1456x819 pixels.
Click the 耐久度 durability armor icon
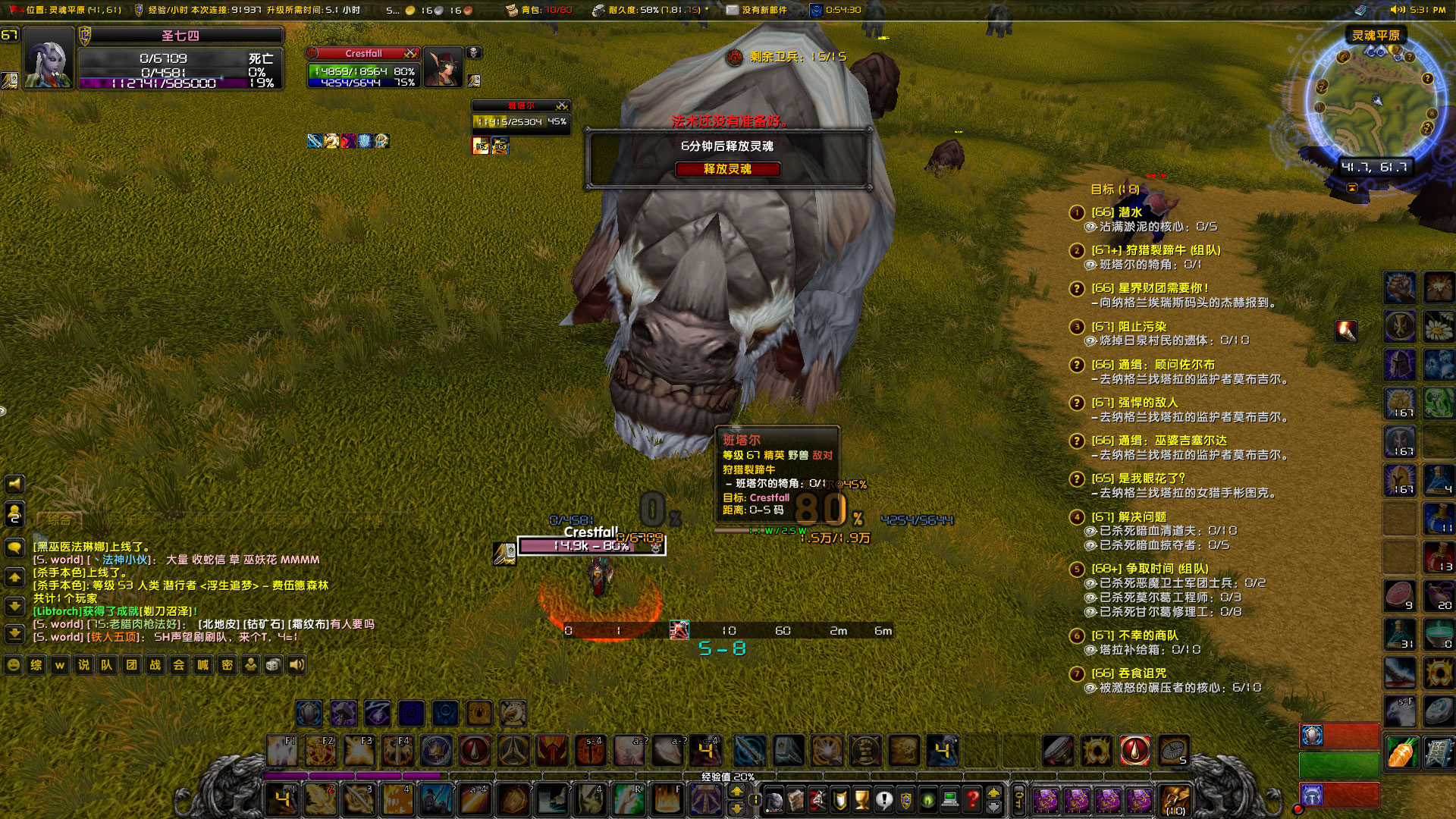click(598, 11)
